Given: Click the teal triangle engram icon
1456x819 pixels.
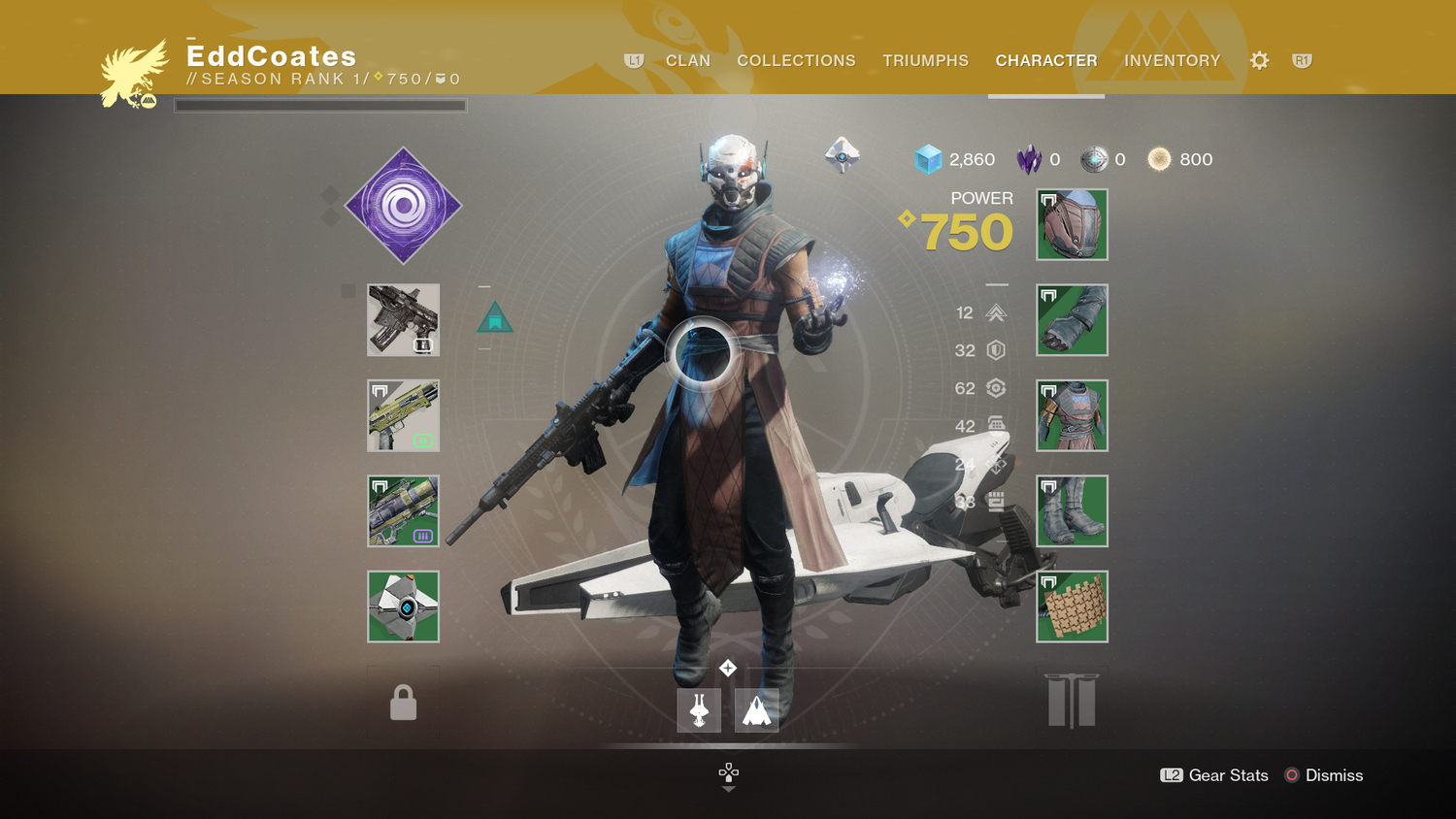Looking at the screenshot, I should (x=495, y=317).
